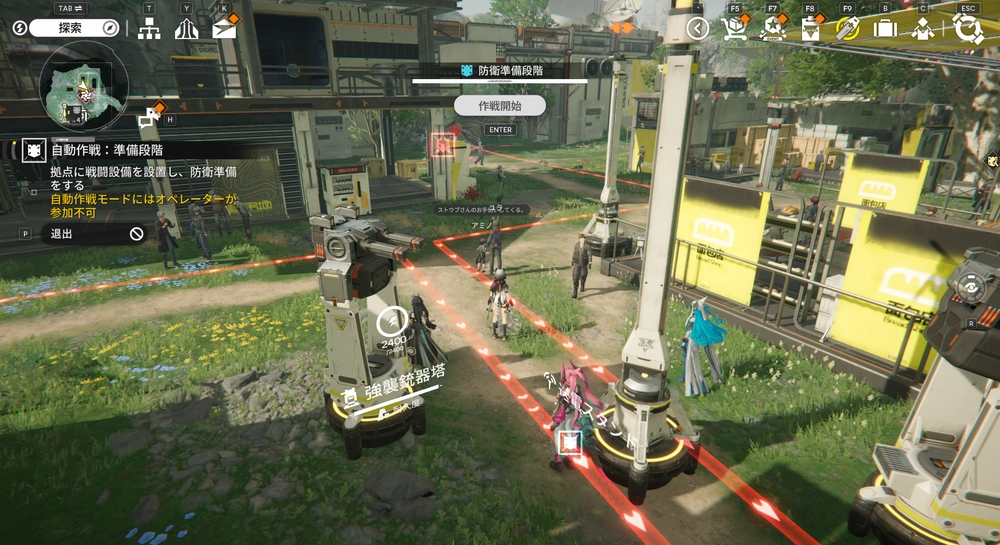The height and width of the screenshot is (545, 1000).
Task: Open the operator team icon
Action: (922, 29)
